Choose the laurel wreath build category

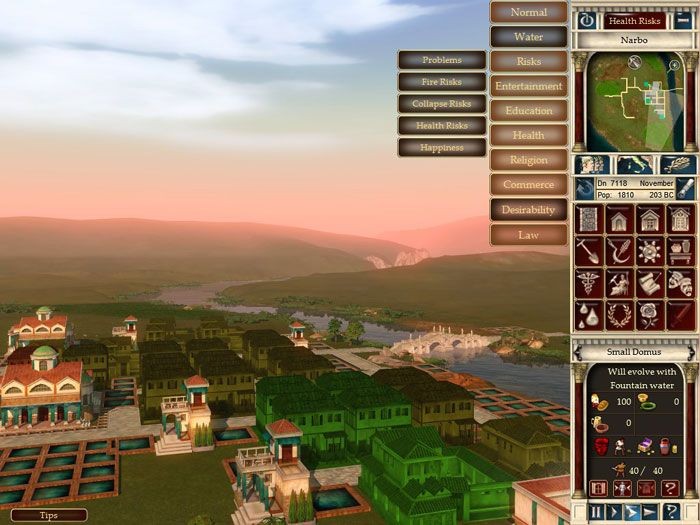[619, 313]
